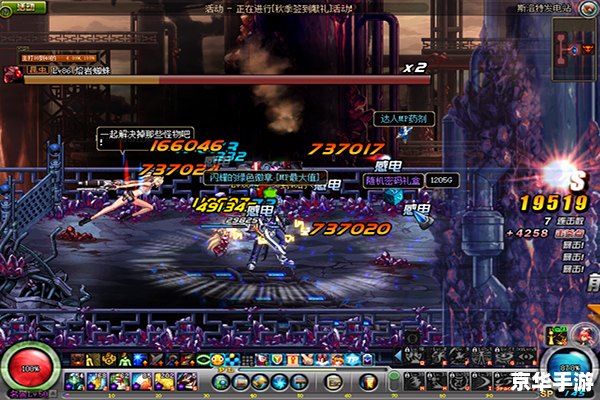Image resolution: width=600 pixels, height=400 pixels.
Task: Click the character portrait beside the MP orb
Action: 582,334
